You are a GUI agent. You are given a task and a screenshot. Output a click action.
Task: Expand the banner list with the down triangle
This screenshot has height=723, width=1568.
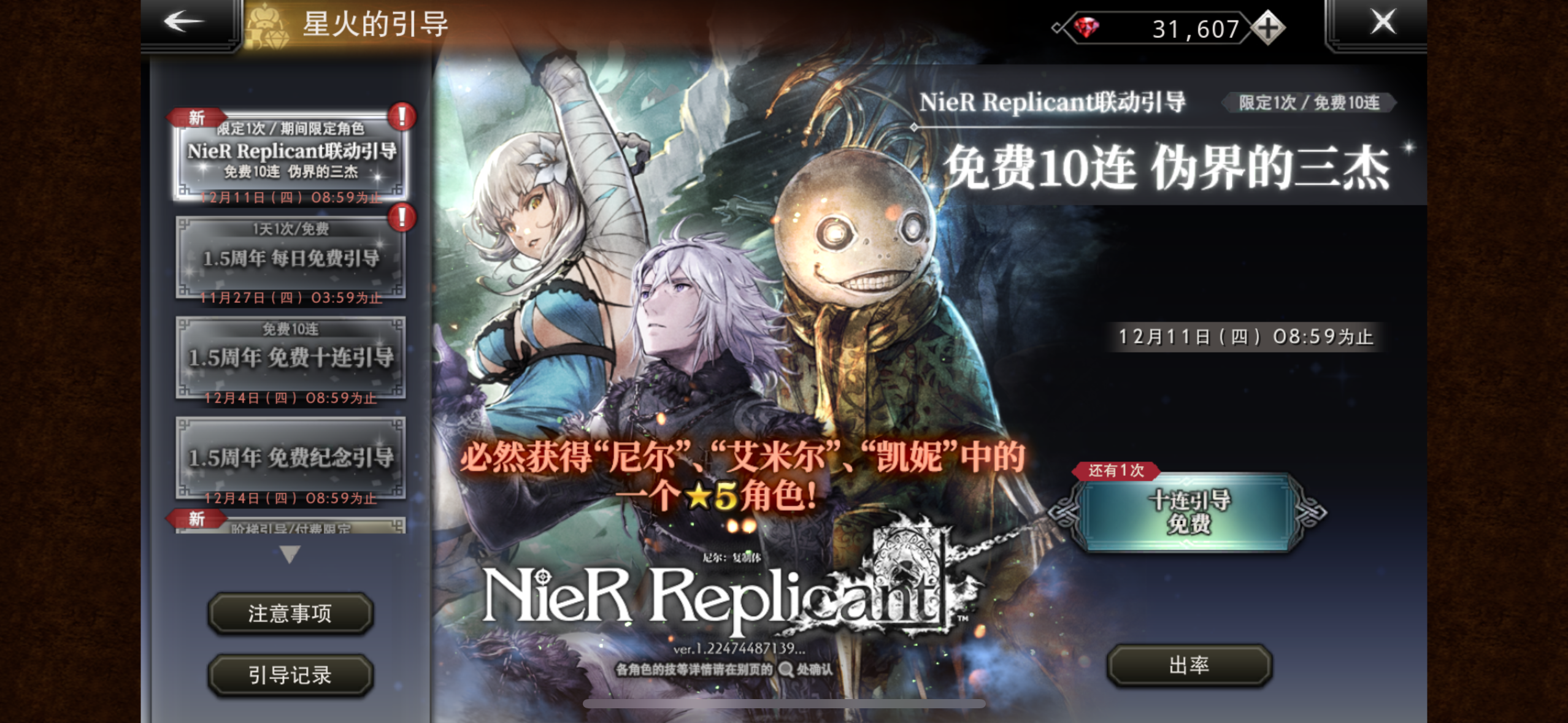pos(290,556)
